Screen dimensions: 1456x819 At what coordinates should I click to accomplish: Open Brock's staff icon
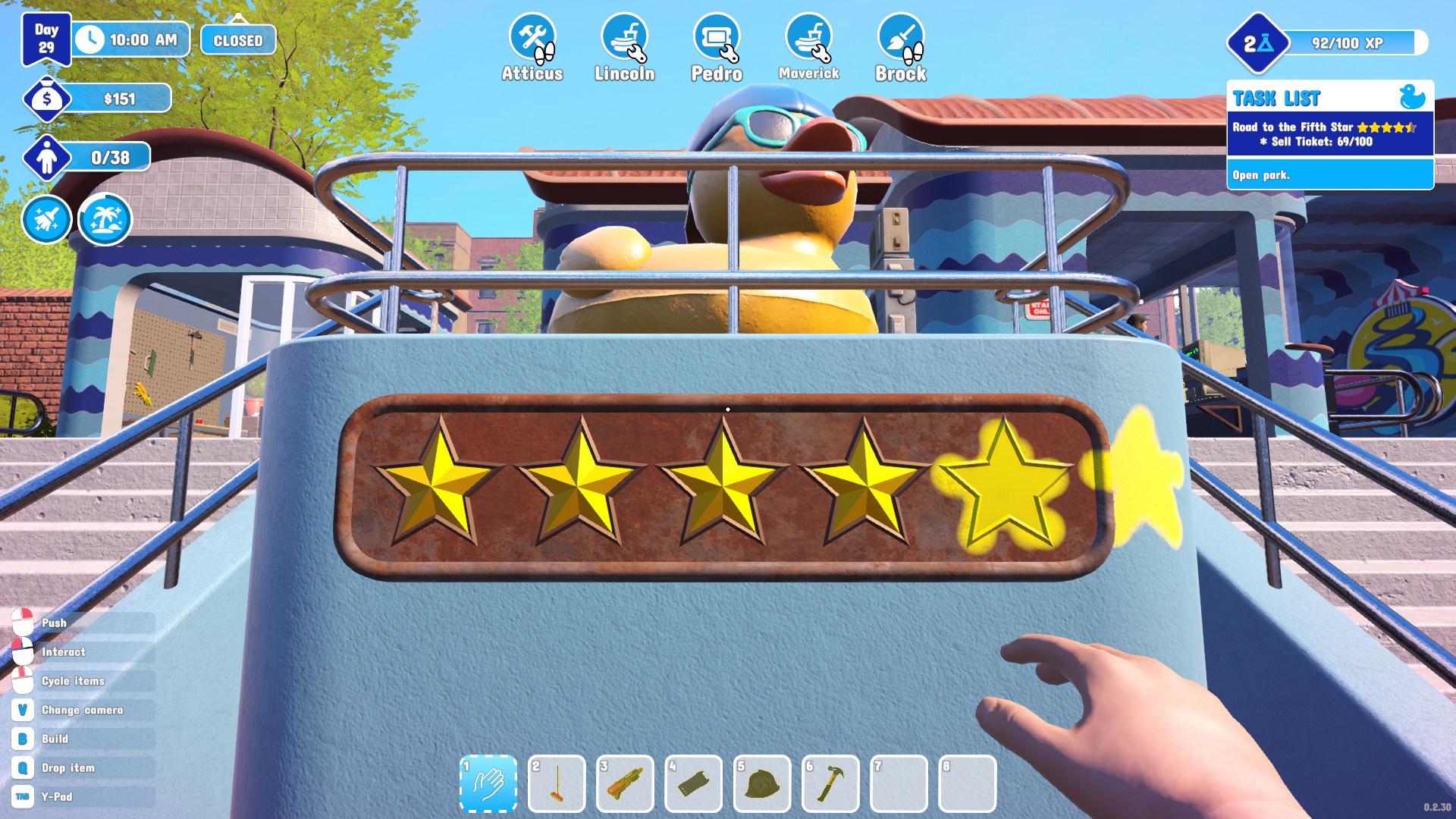[x=901, y=38]
